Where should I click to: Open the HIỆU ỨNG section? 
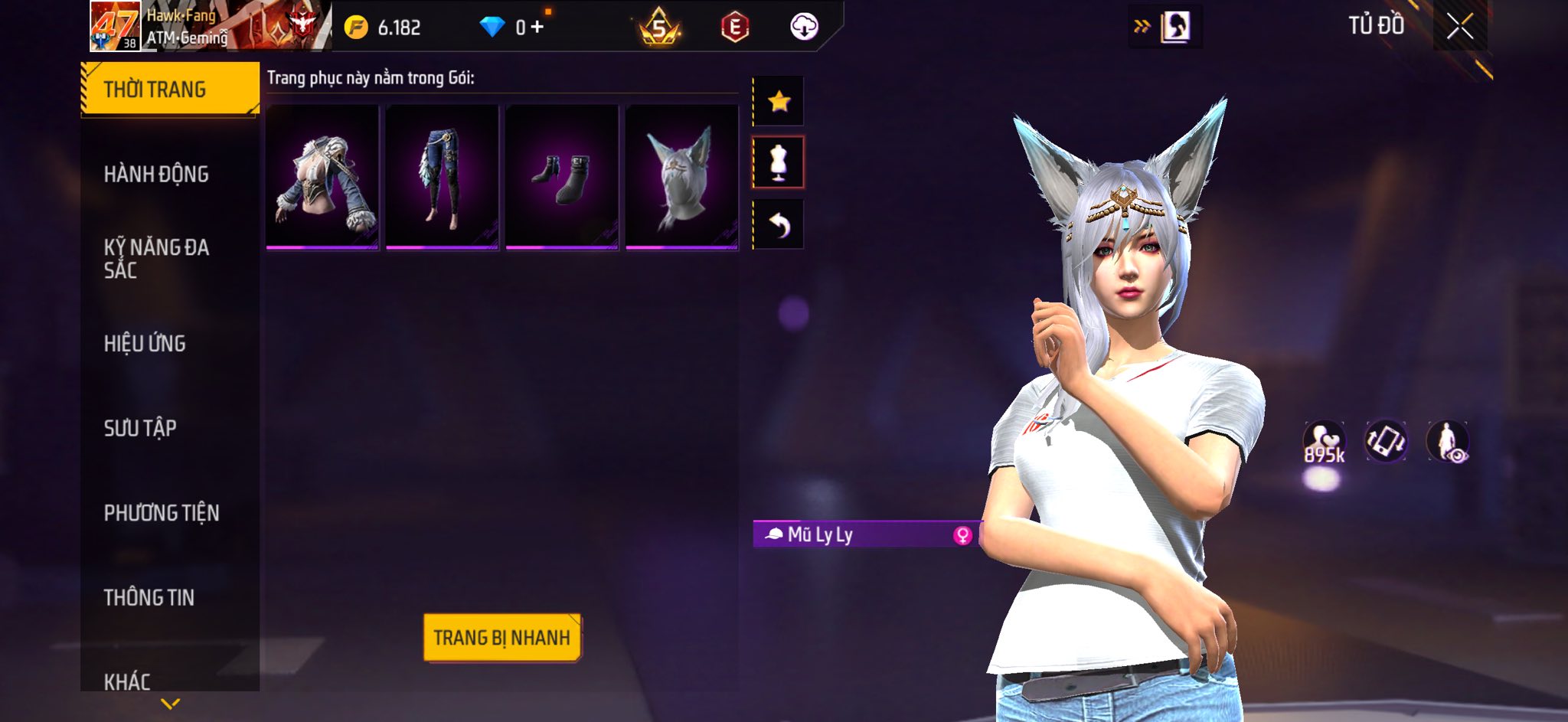[x=145, y=344]
